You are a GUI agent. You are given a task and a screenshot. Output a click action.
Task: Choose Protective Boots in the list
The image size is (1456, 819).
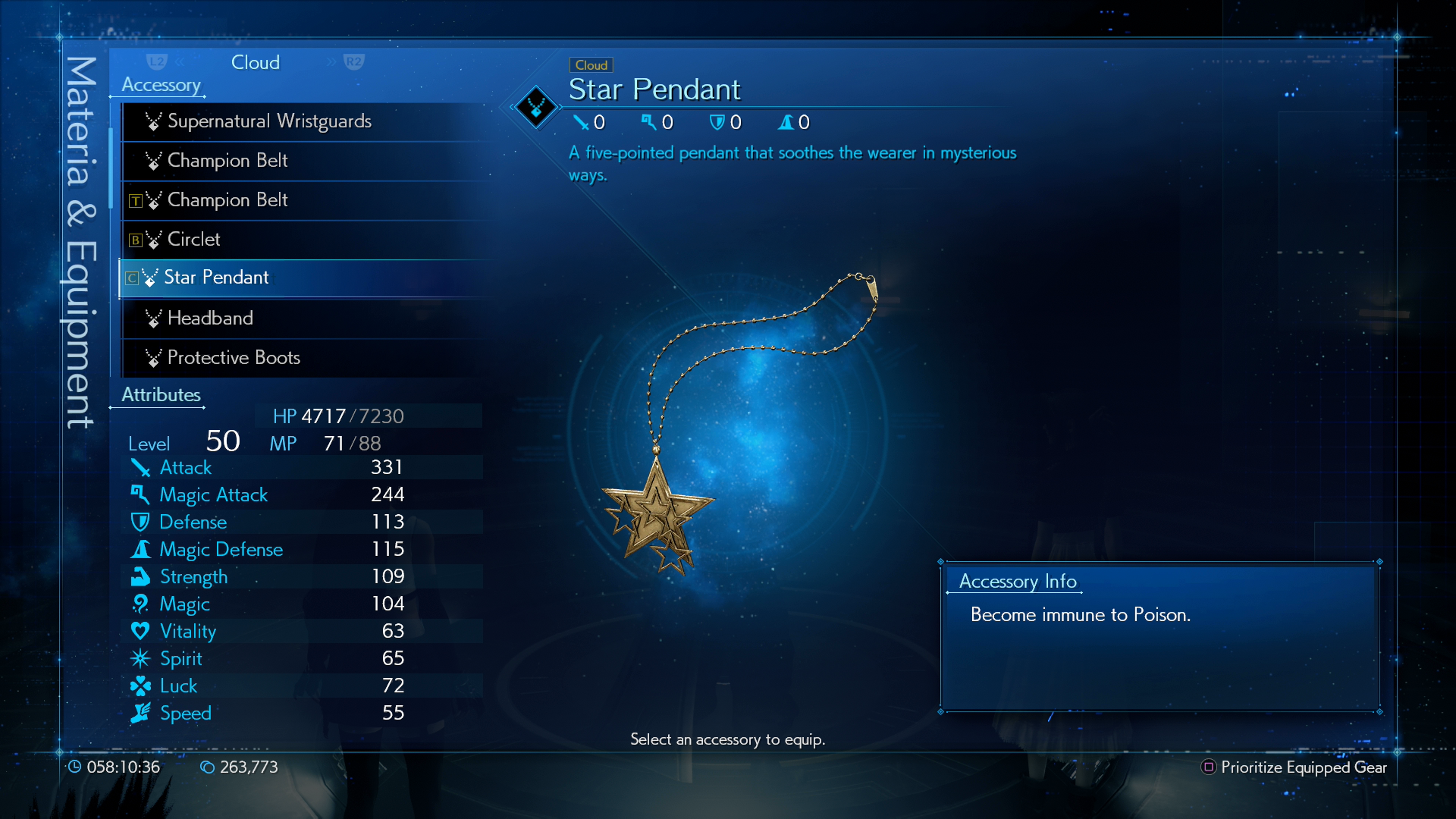[234, 358]
